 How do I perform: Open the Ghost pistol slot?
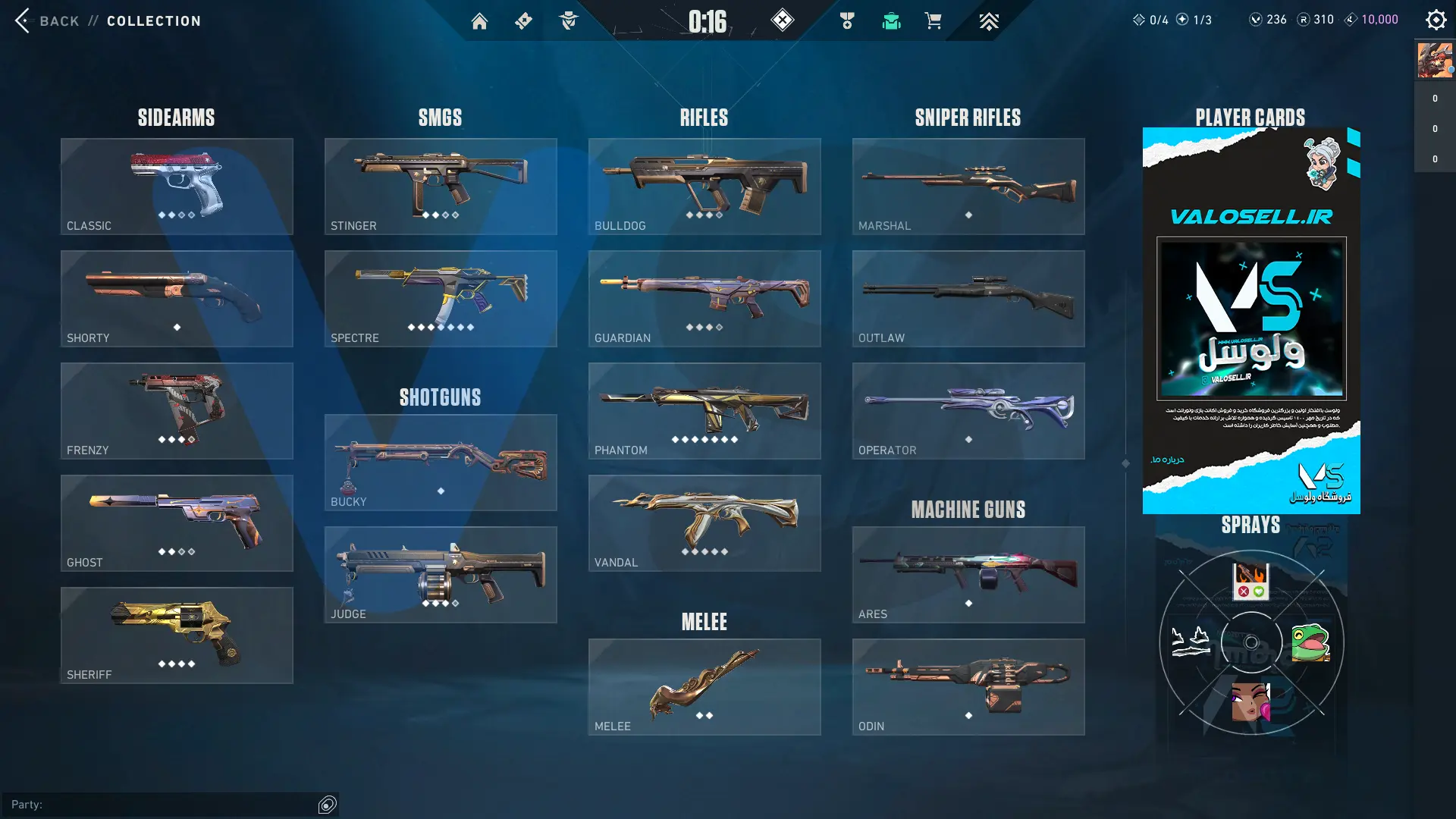point(177,523)
